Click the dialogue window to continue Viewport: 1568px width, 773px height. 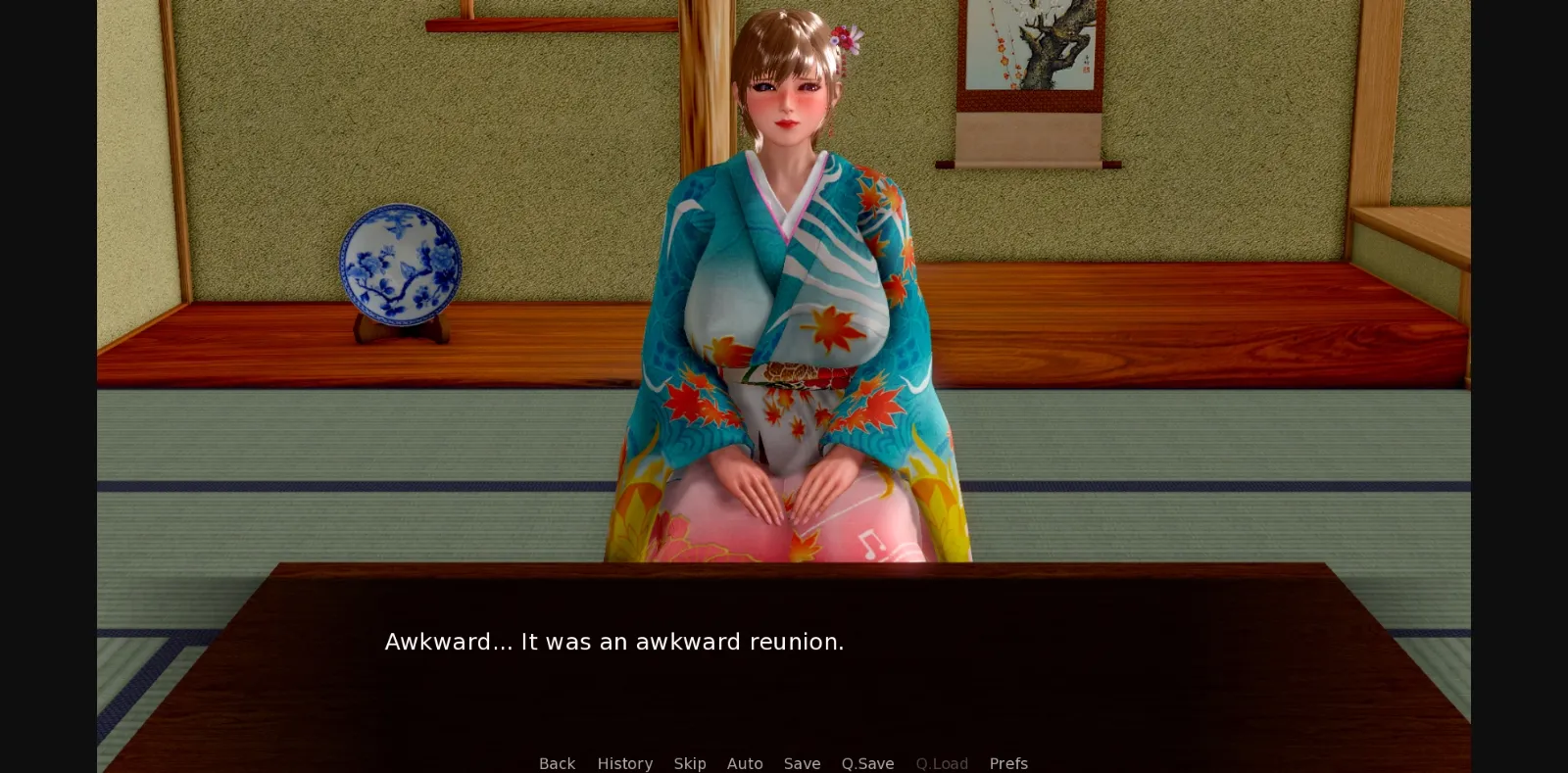click(784, 666)
